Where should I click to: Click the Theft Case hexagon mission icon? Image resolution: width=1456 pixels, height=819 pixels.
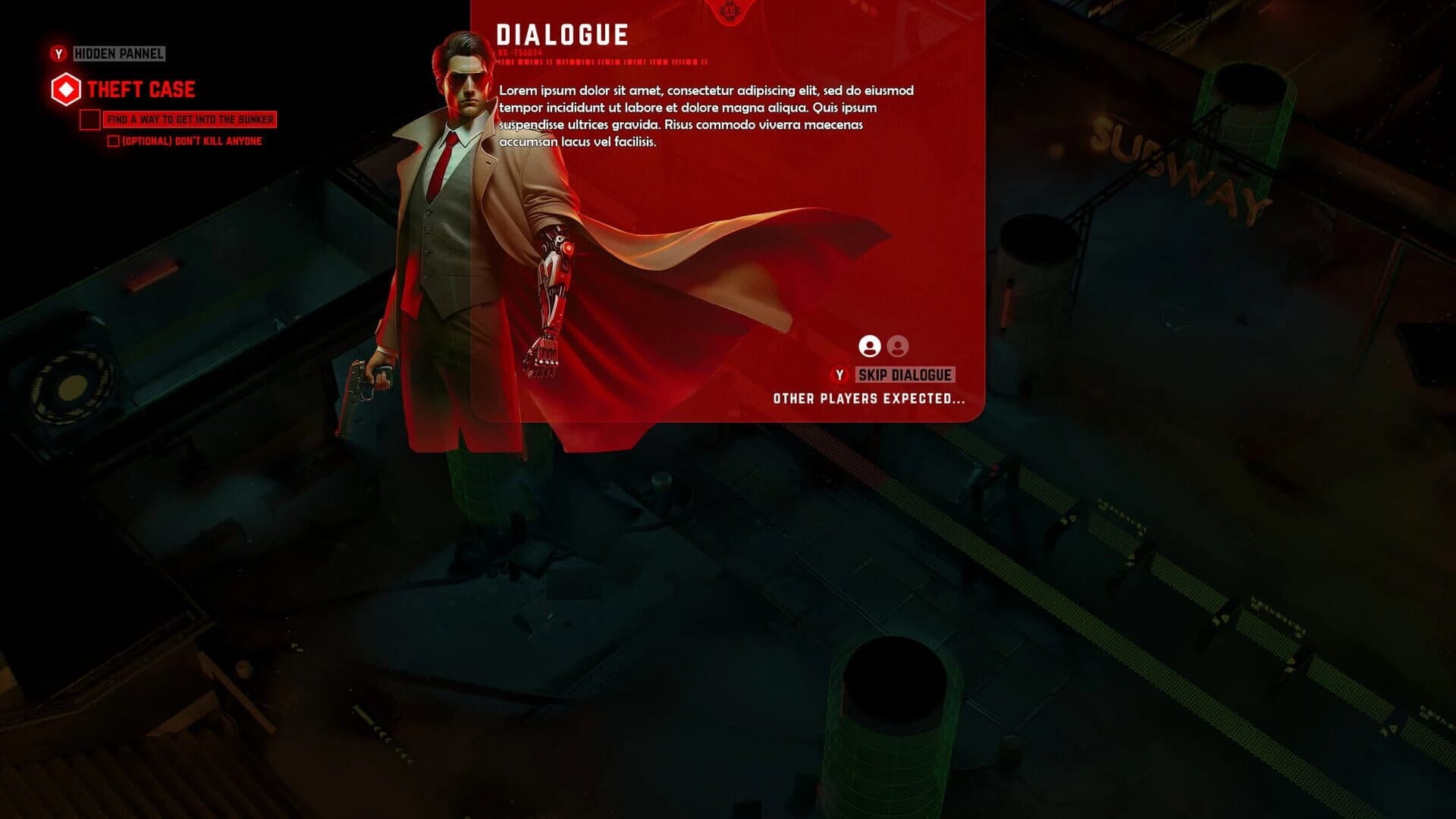[x=67, y=88]
